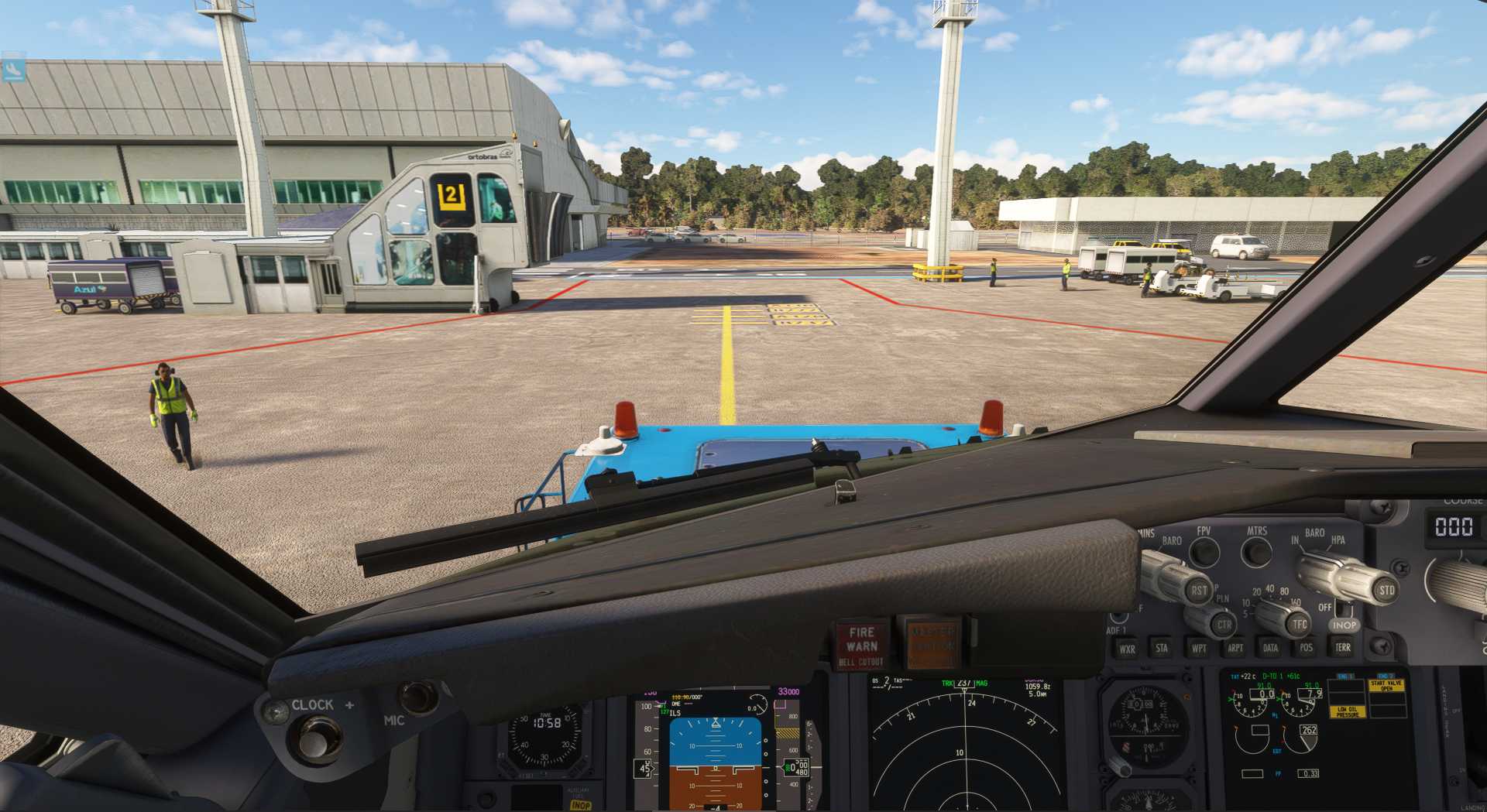Set standard pressure with STD knob

pyautogui.click(x=1386, y=591)
